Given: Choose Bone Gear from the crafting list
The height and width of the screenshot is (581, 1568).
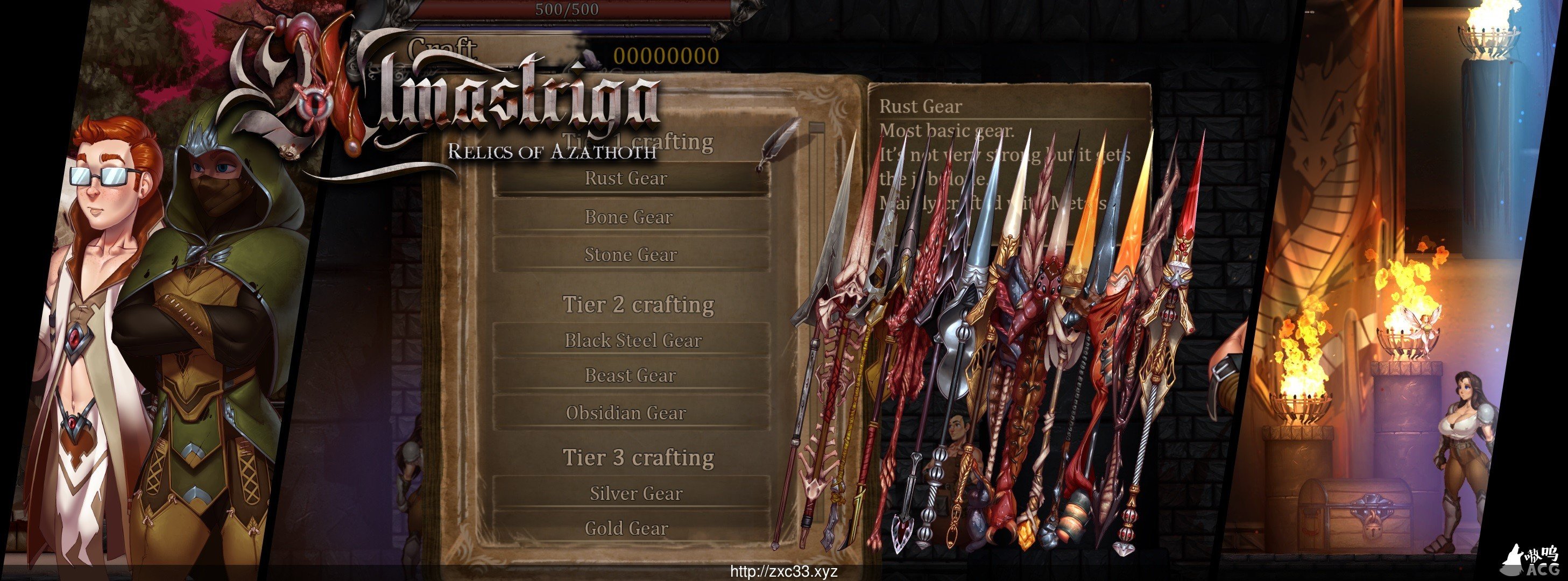Looking at the screenshot, I should (628, 217).
